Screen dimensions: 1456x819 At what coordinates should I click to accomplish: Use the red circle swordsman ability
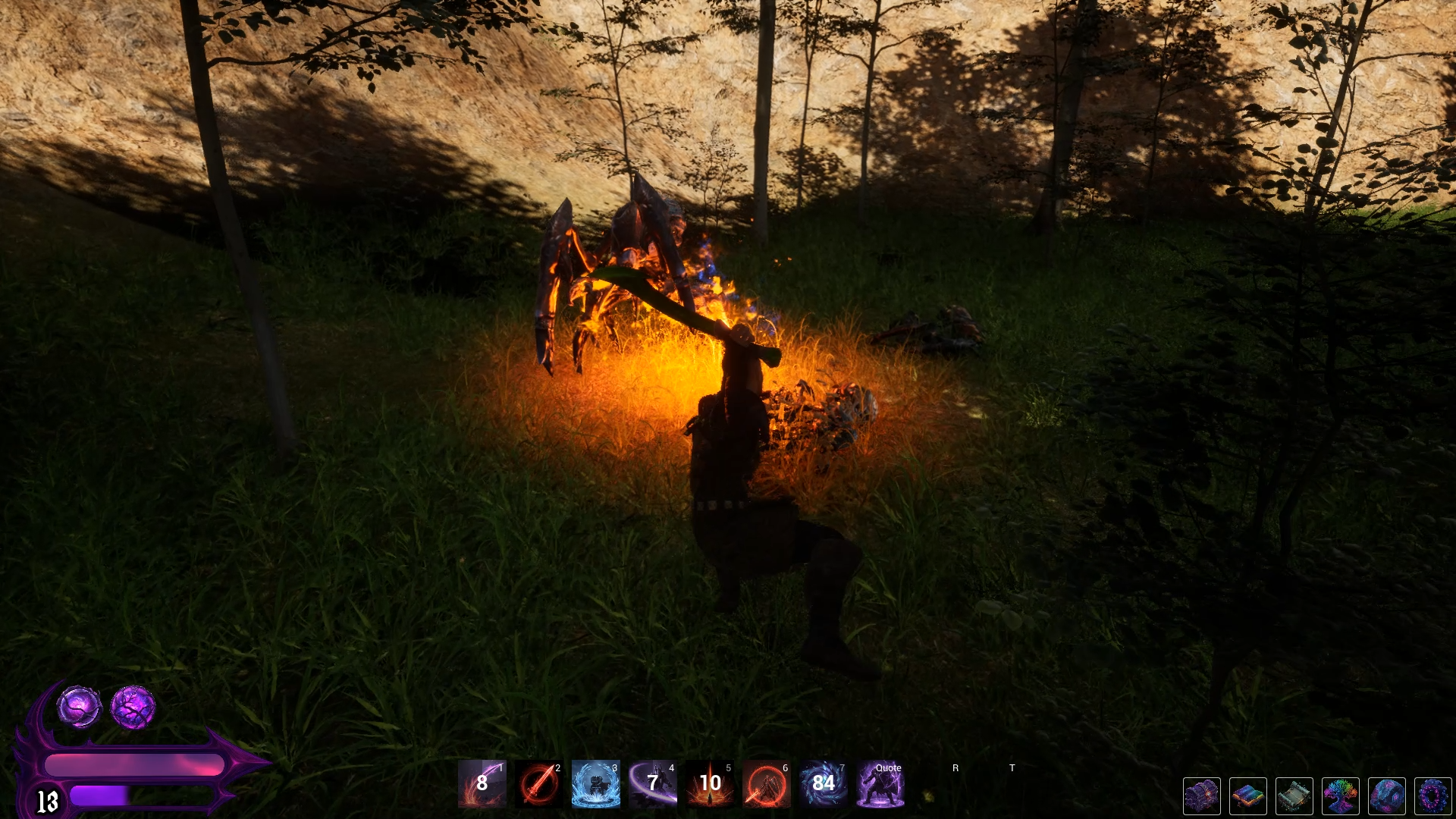(x=767, y=783)
